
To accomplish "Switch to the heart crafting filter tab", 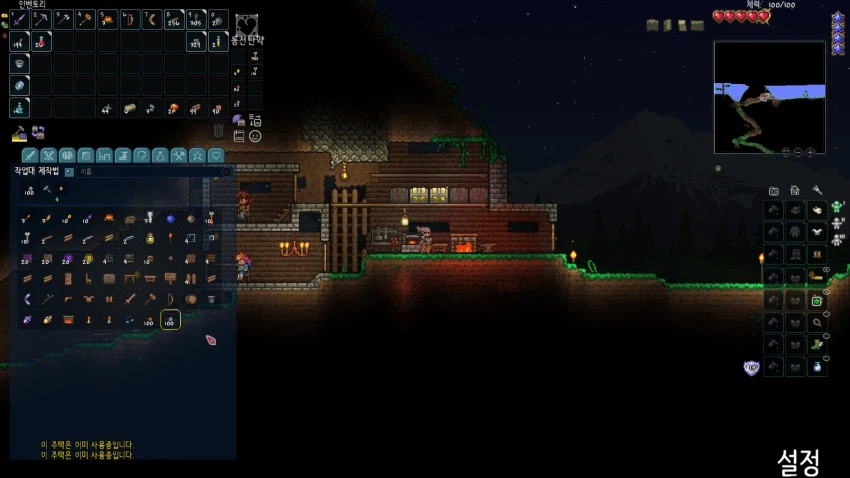I will click(x=216, y=155).
